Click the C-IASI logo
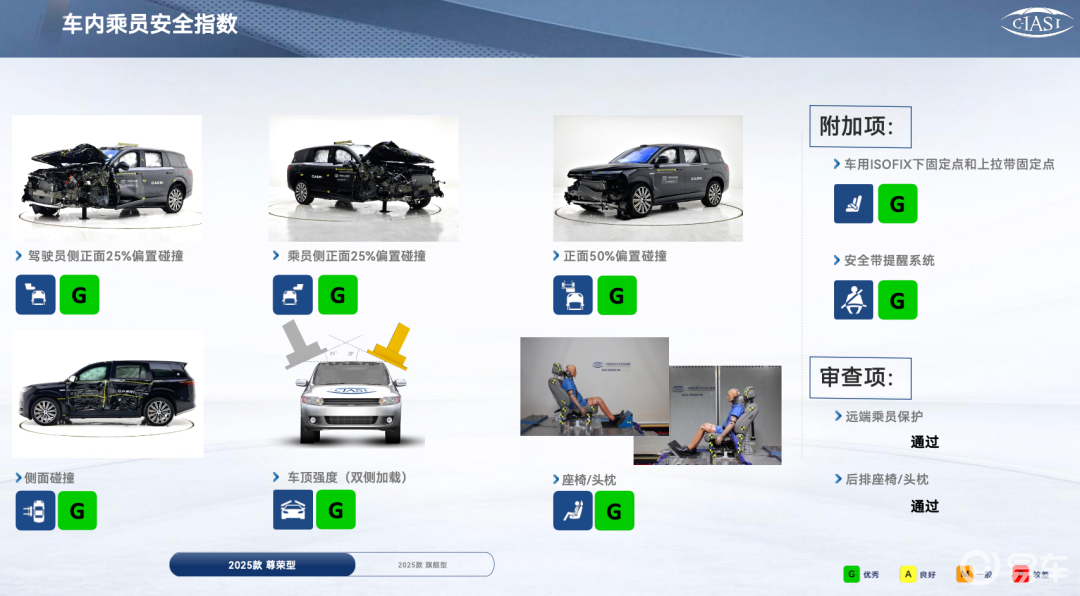 [x=1036, y=24]
